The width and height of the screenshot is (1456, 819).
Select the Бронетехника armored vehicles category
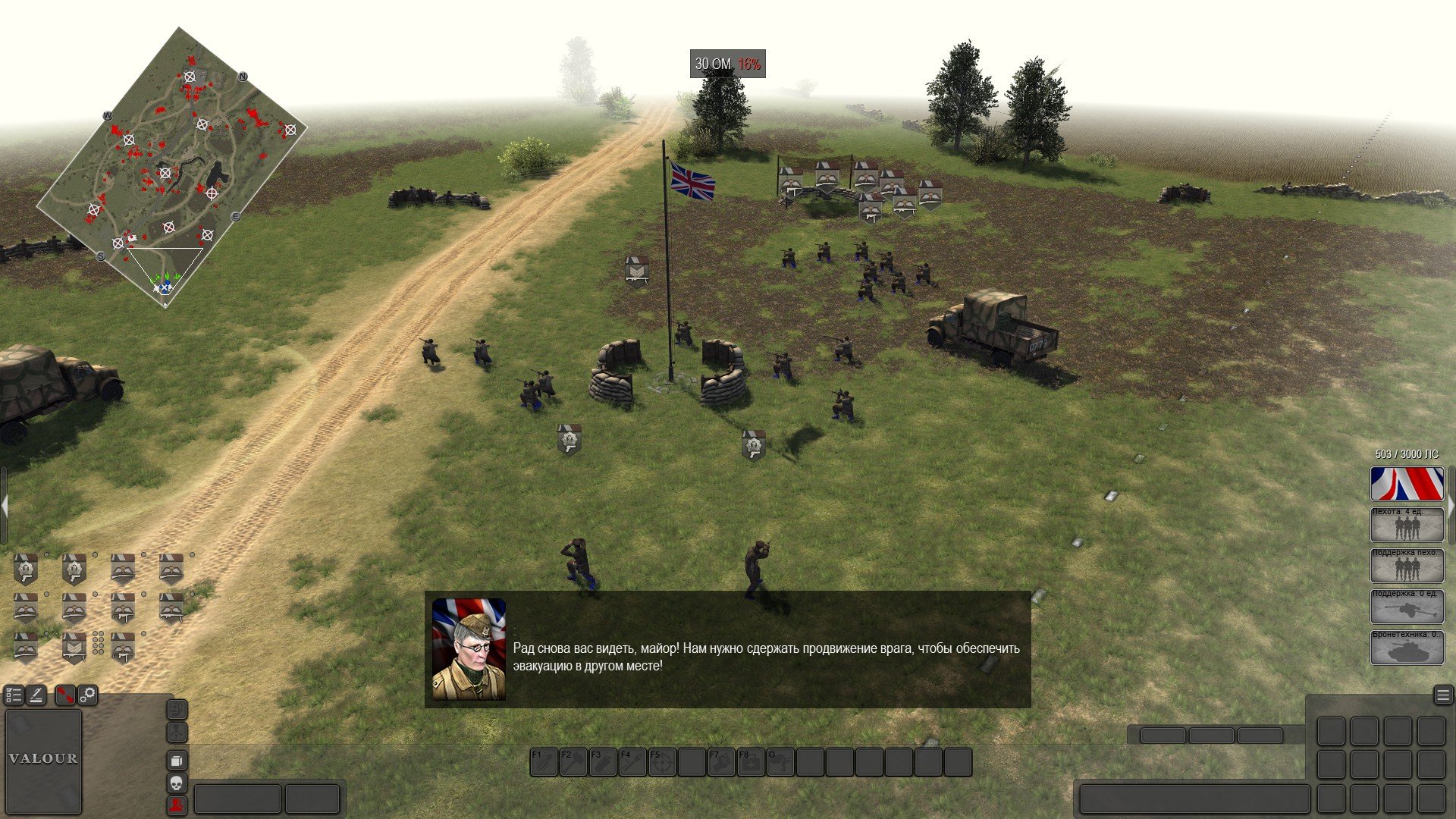(1407, 647)
